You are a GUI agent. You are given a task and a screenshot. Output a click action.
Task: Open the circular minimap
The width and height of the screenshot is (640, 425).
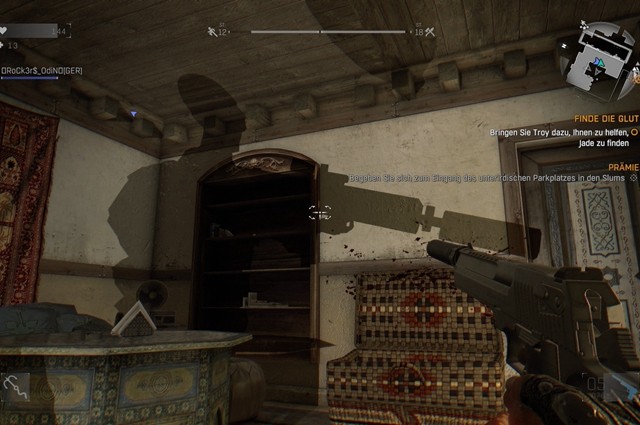(596, 62)
